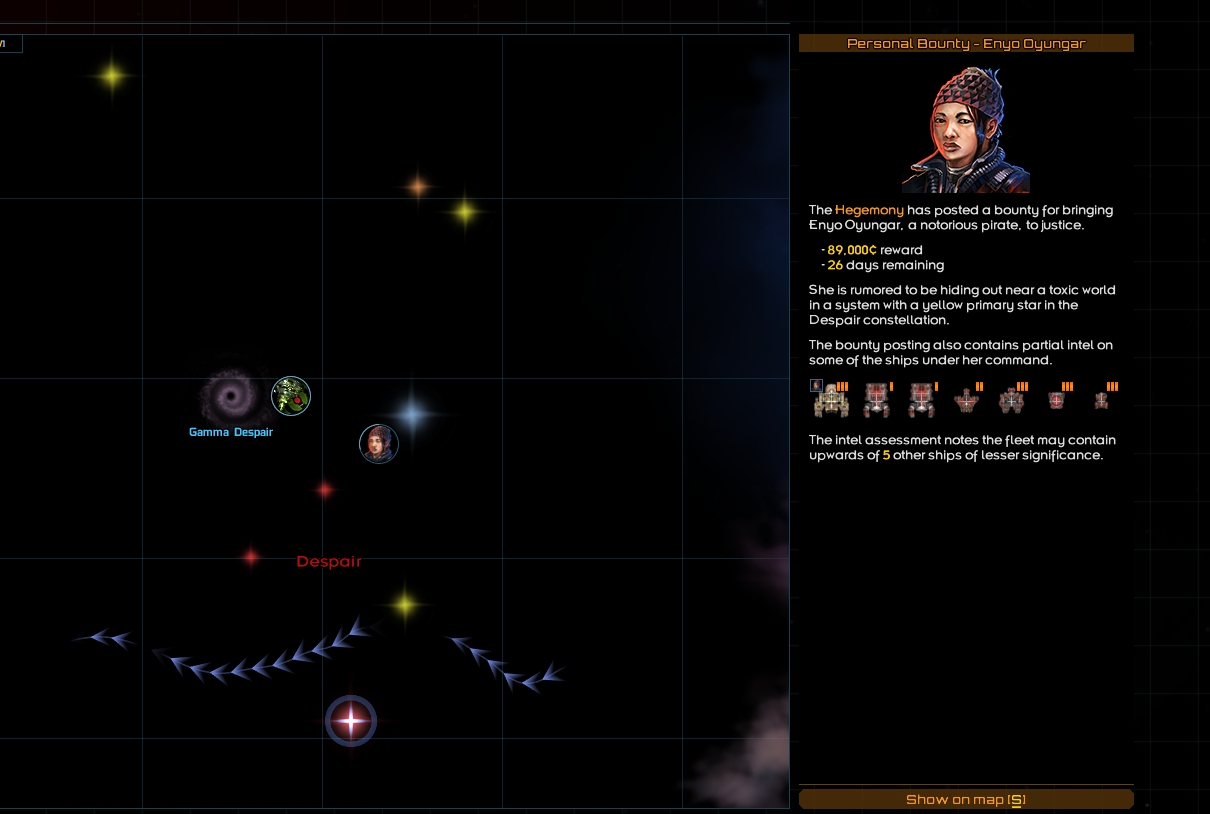Choose the Gamma Despair system on the map
Screen dimensions: 1210x814
233,399
